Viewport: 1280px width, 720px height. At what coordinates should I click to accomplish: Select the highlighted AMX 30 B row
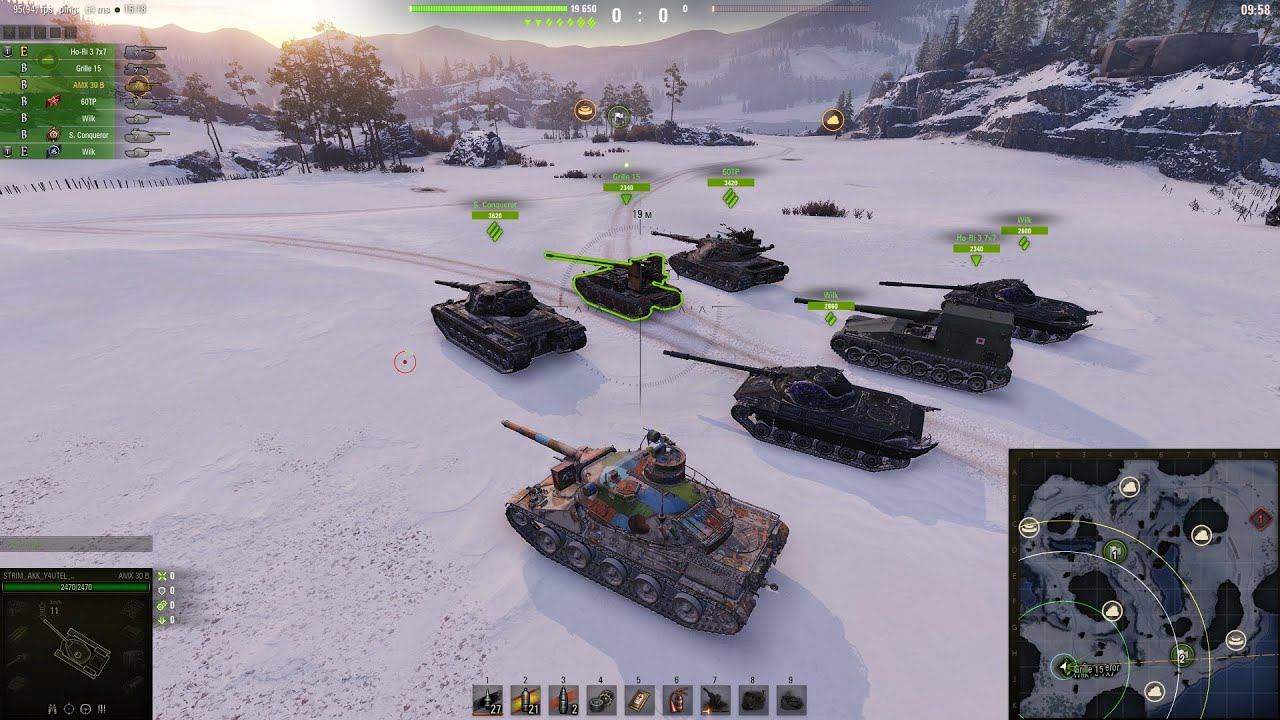(88, 84)
